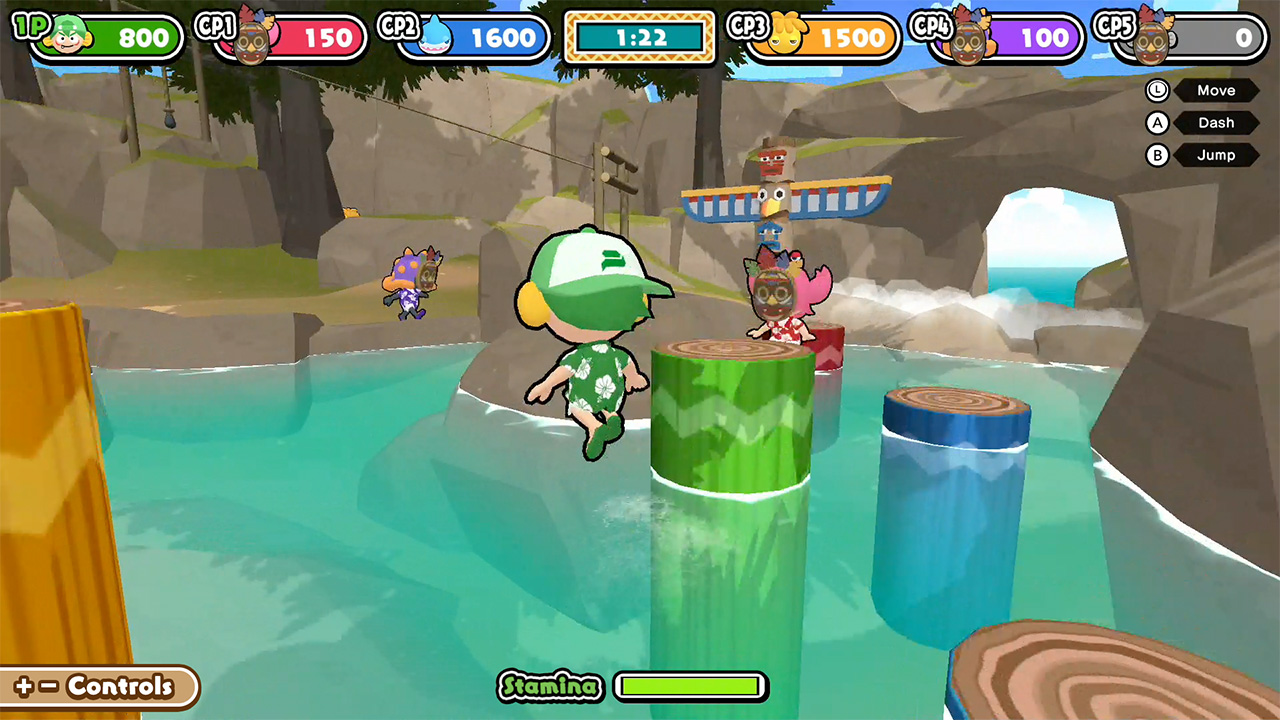Click the L stick icon next to Move
The width and height of the screenshot is (1280, 720).
pos(1156,91)
